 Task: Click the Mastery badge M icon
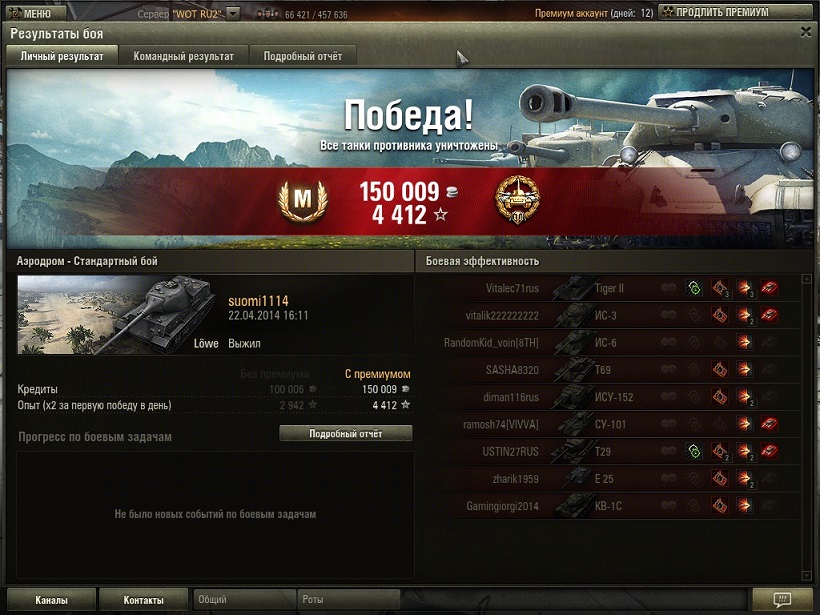pyautogui.click(x=297, y=203)
